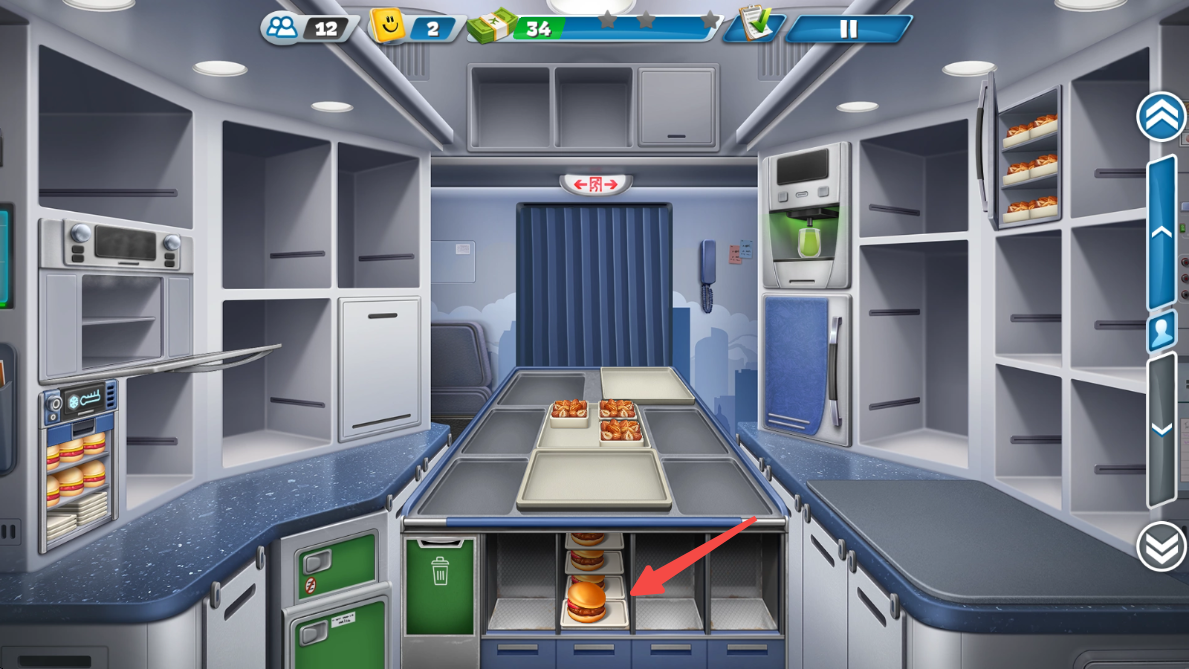Pick the burger marked by the red arrow
The image size is (1189, 669).
588,602
